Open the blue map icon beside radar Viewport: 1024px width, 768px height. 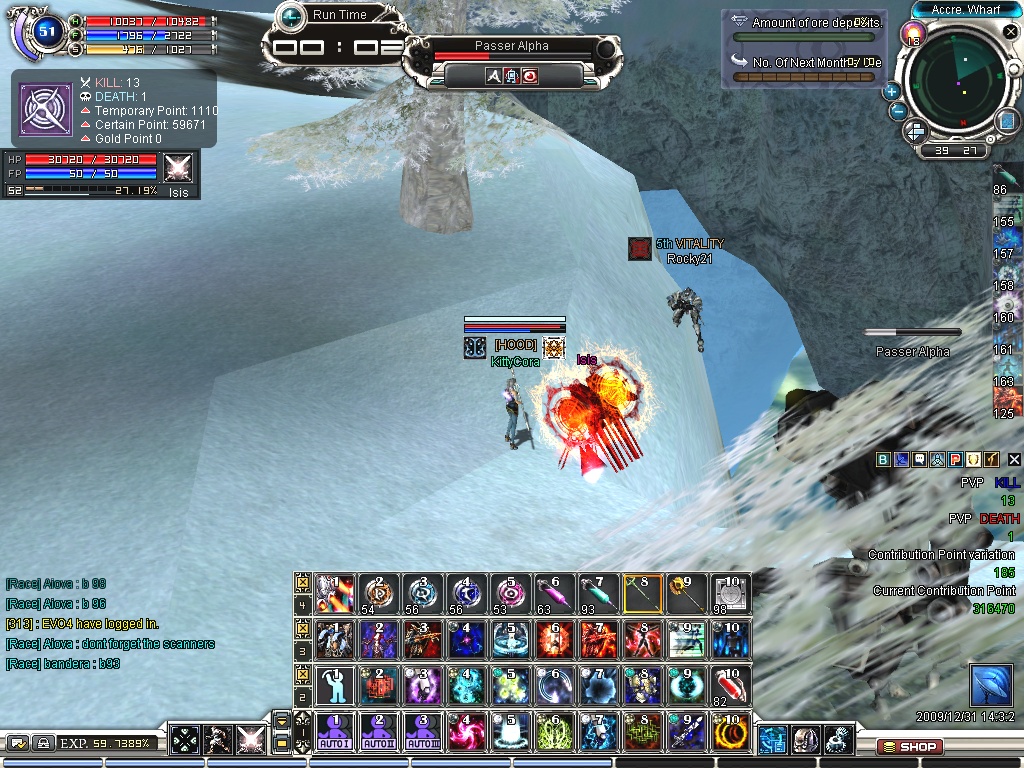point(1006,121)
